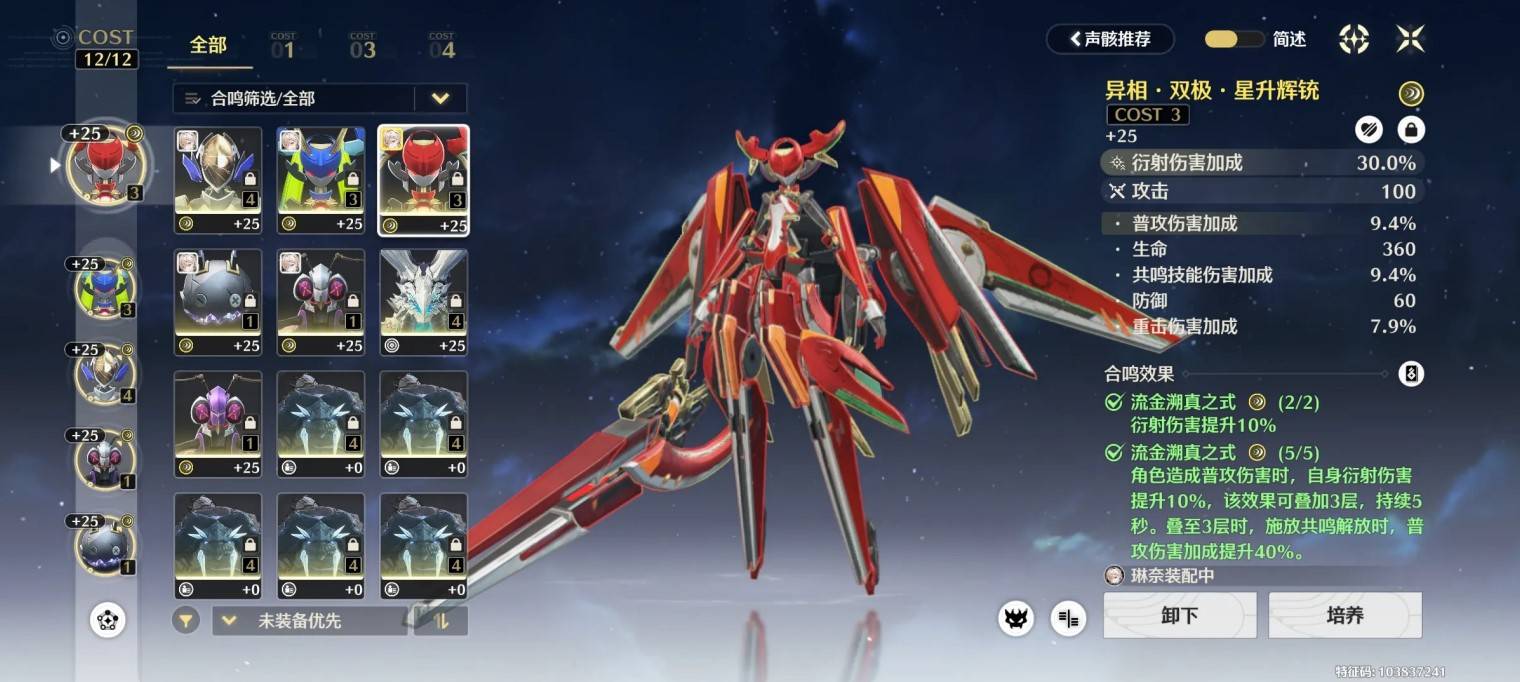This screenshot has width=1520, height=682.
Task: Choose the blue and green mecha echo card
Action: point(321,180)
